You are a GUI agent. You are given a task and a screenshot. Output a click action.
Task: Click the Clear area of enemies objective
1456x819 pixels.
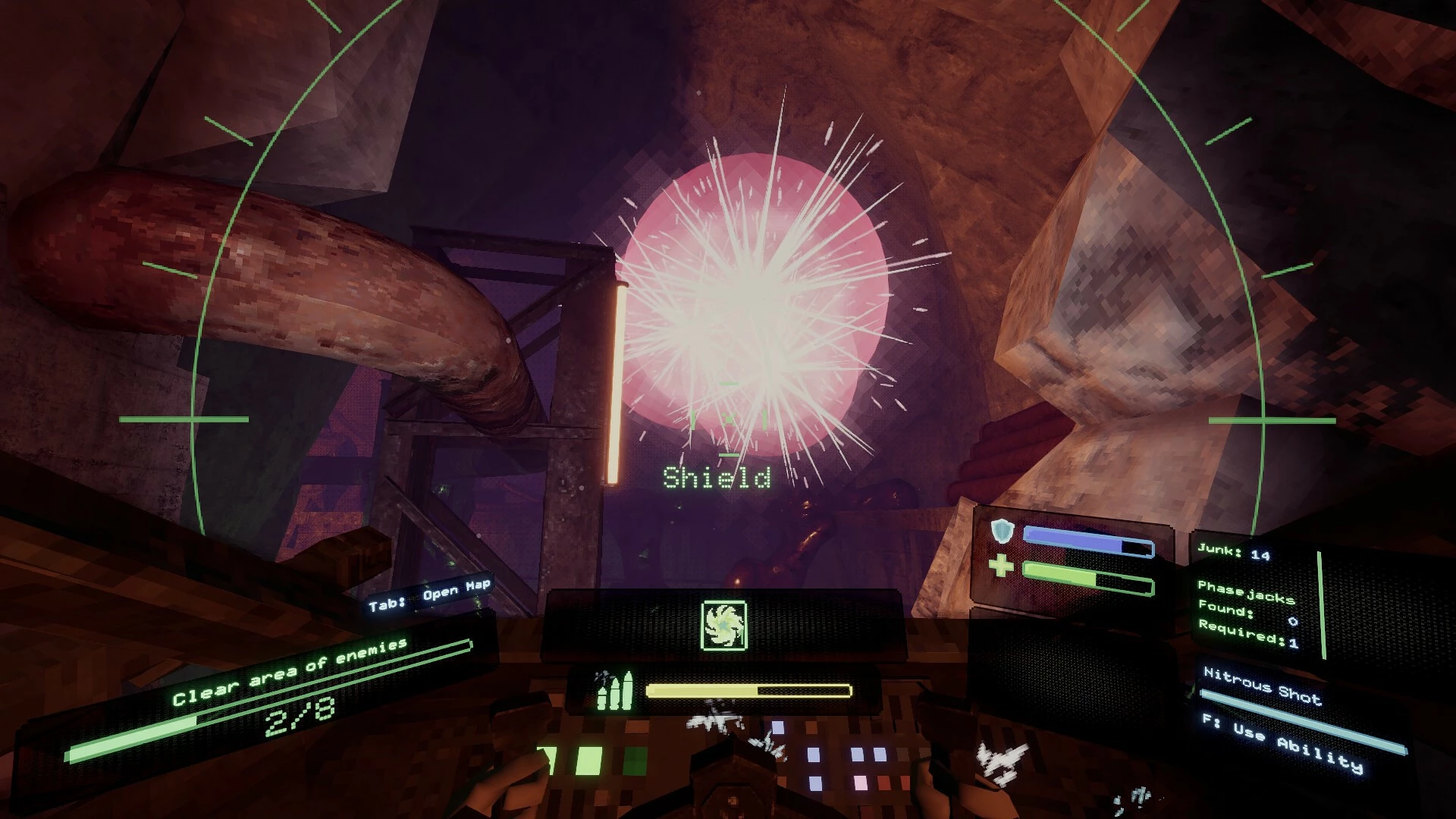(290, 671)
